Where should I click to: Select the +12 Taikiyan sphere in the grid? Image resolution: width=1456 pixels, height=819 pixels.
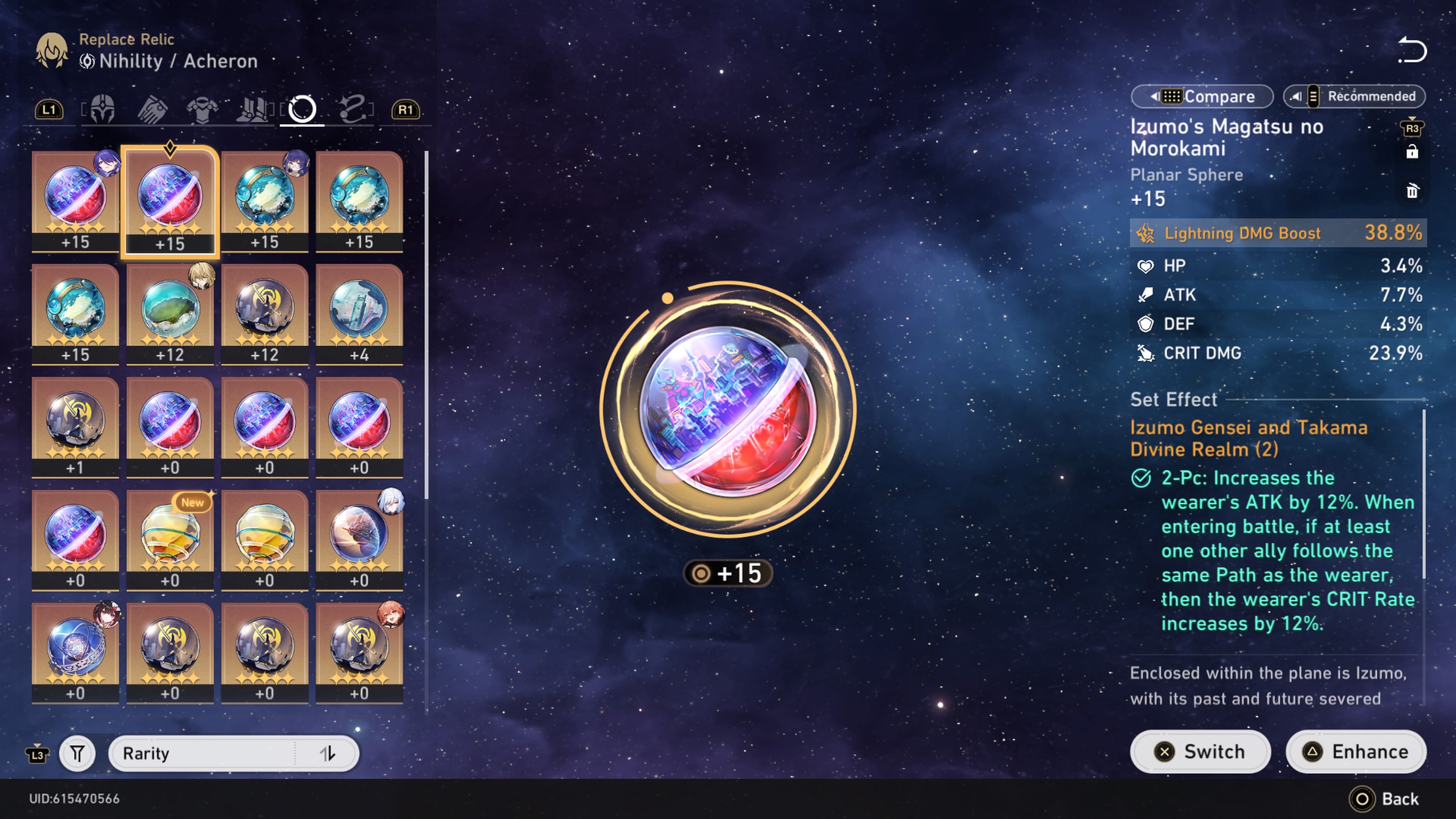(265, 308)
